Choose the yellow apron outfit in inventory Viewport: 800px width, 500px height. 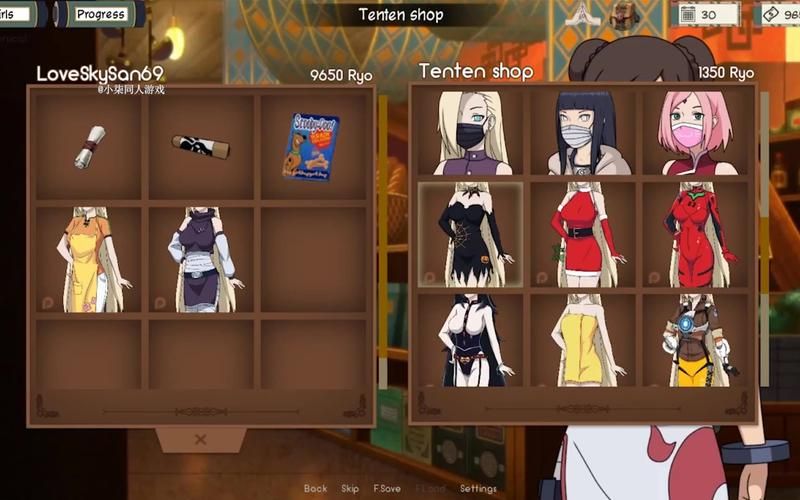pyautogui.click(x=88, y=259)
